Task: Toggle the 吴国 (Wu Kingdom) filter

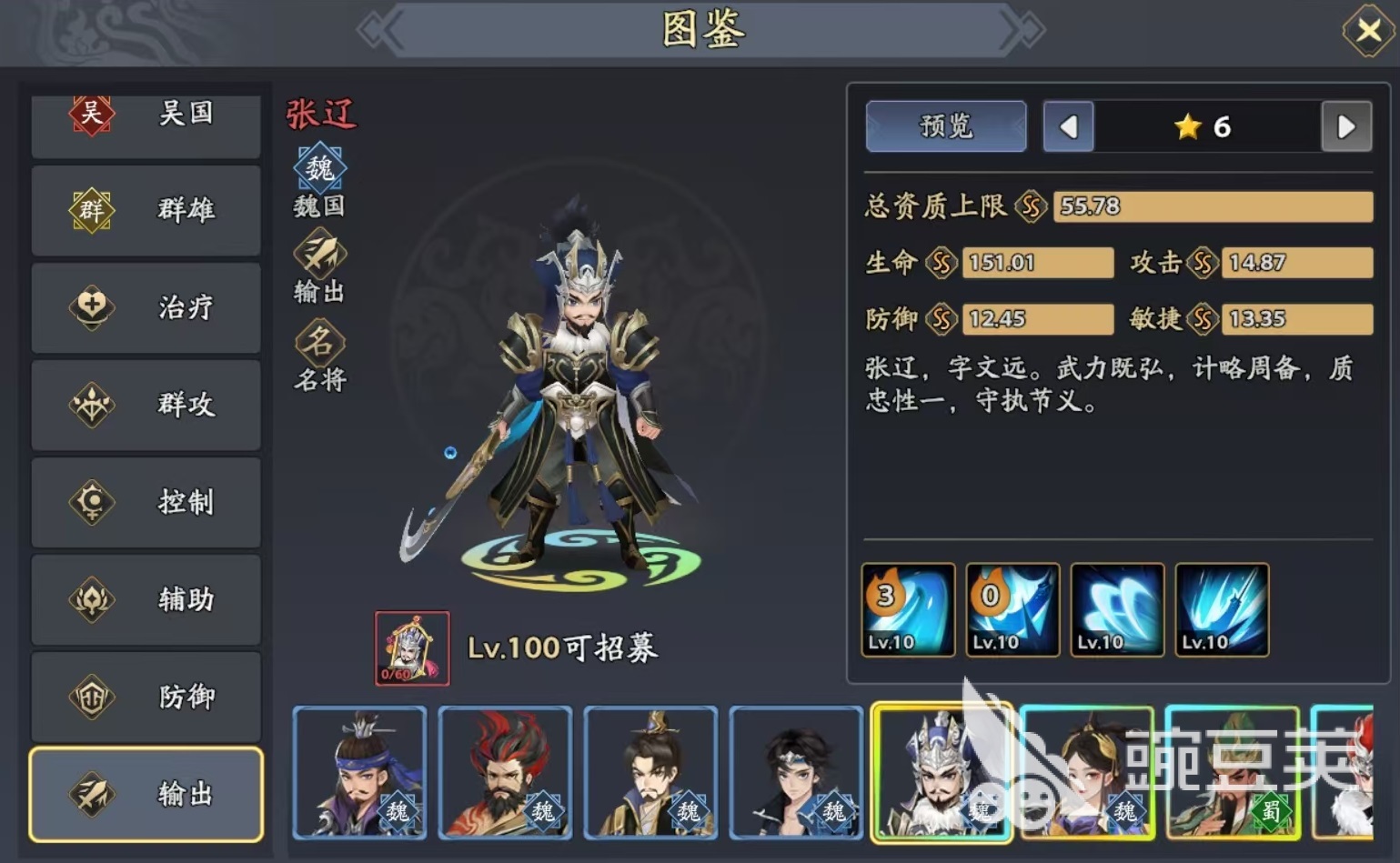Action: [x=146, y=114]
